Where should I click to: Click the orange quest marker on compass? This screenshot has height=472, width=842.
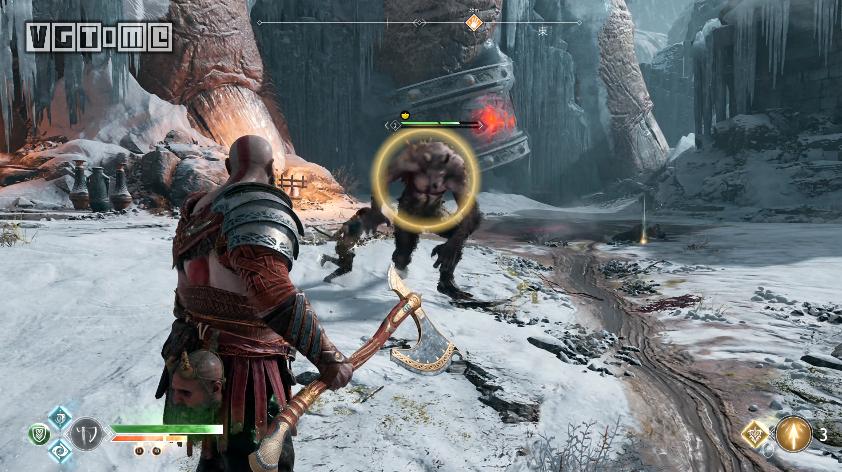474,22
